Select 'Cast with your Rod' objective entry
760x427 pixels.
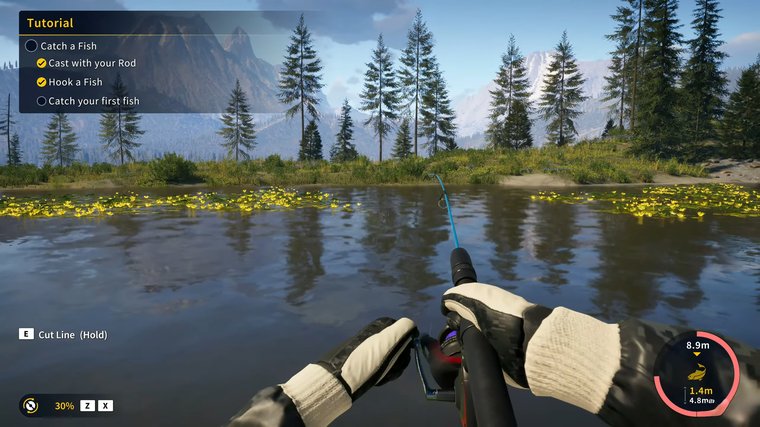tap(92, 64)
